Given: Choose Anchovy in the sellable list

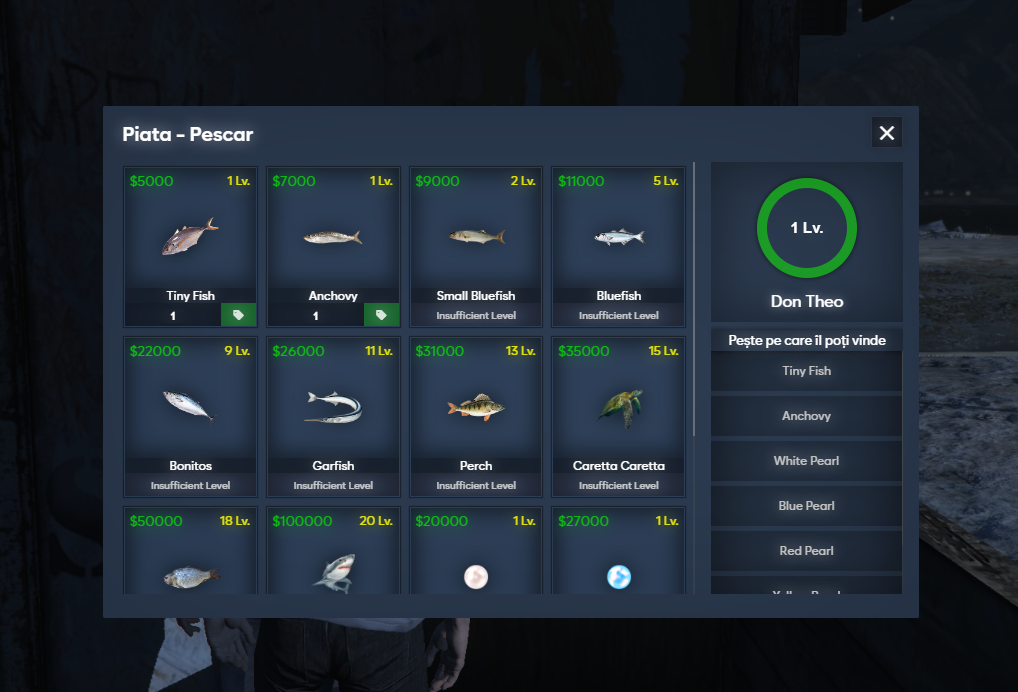Looking at the screenshot, I should [806, 416].
